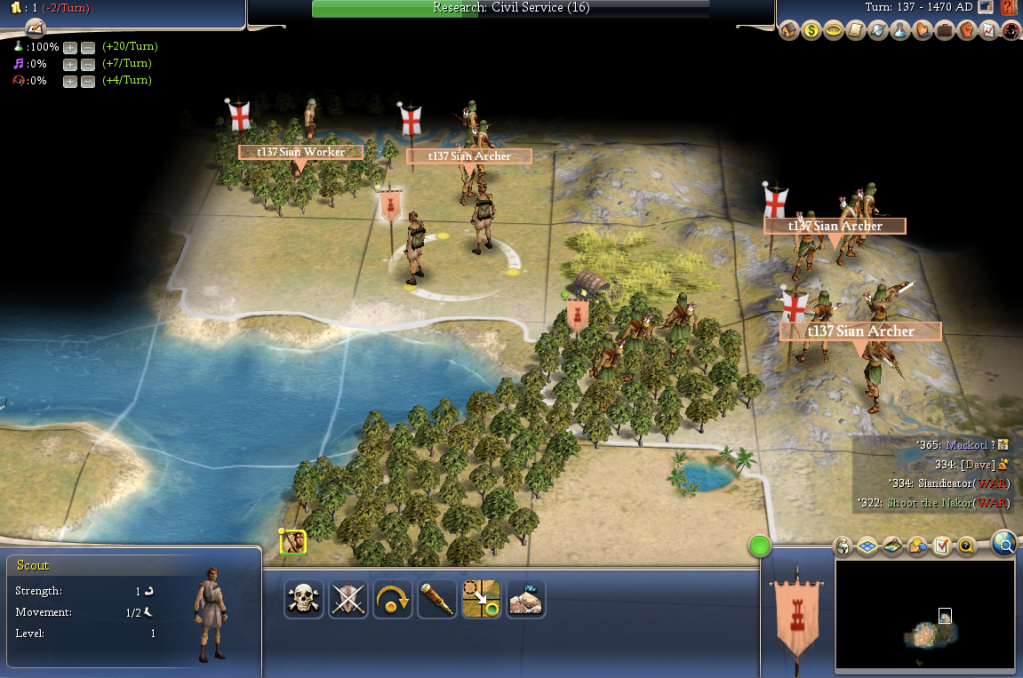Select the scout unit portrait icon

point(293,542)
